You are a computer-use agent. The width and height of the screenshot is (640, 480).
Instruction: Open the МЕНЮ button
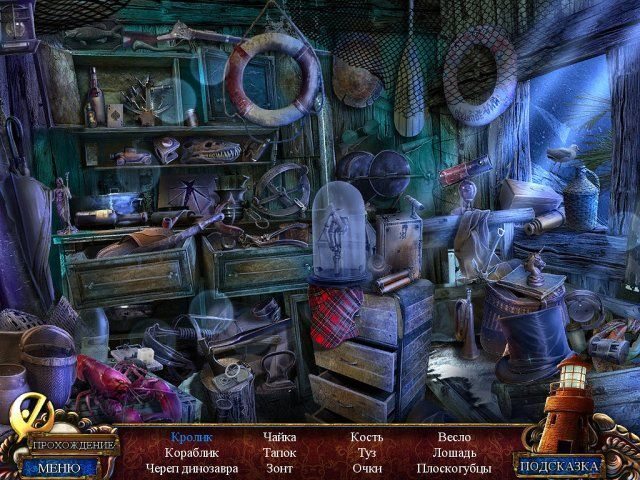pos(60,466)
